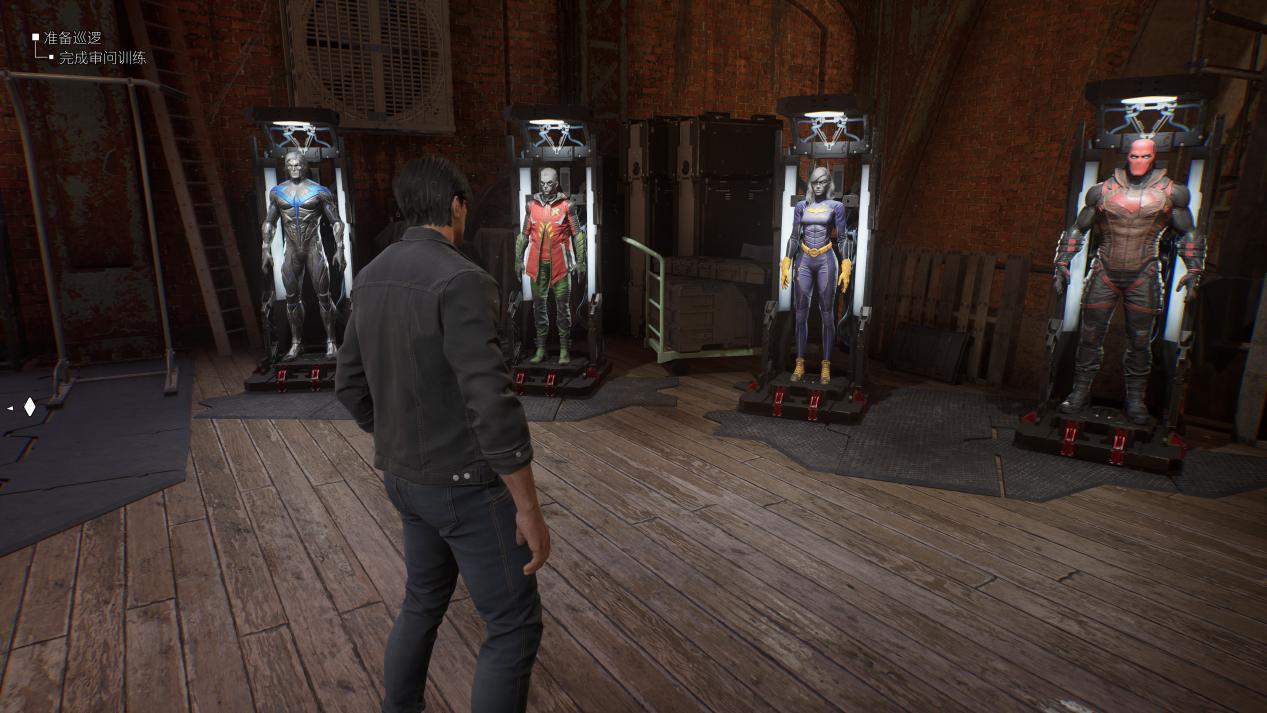This screenshot has width=1267, height=713.
Task: Click the 完成审问训练 sub-objective entry
Action: (x=102, y=58)
